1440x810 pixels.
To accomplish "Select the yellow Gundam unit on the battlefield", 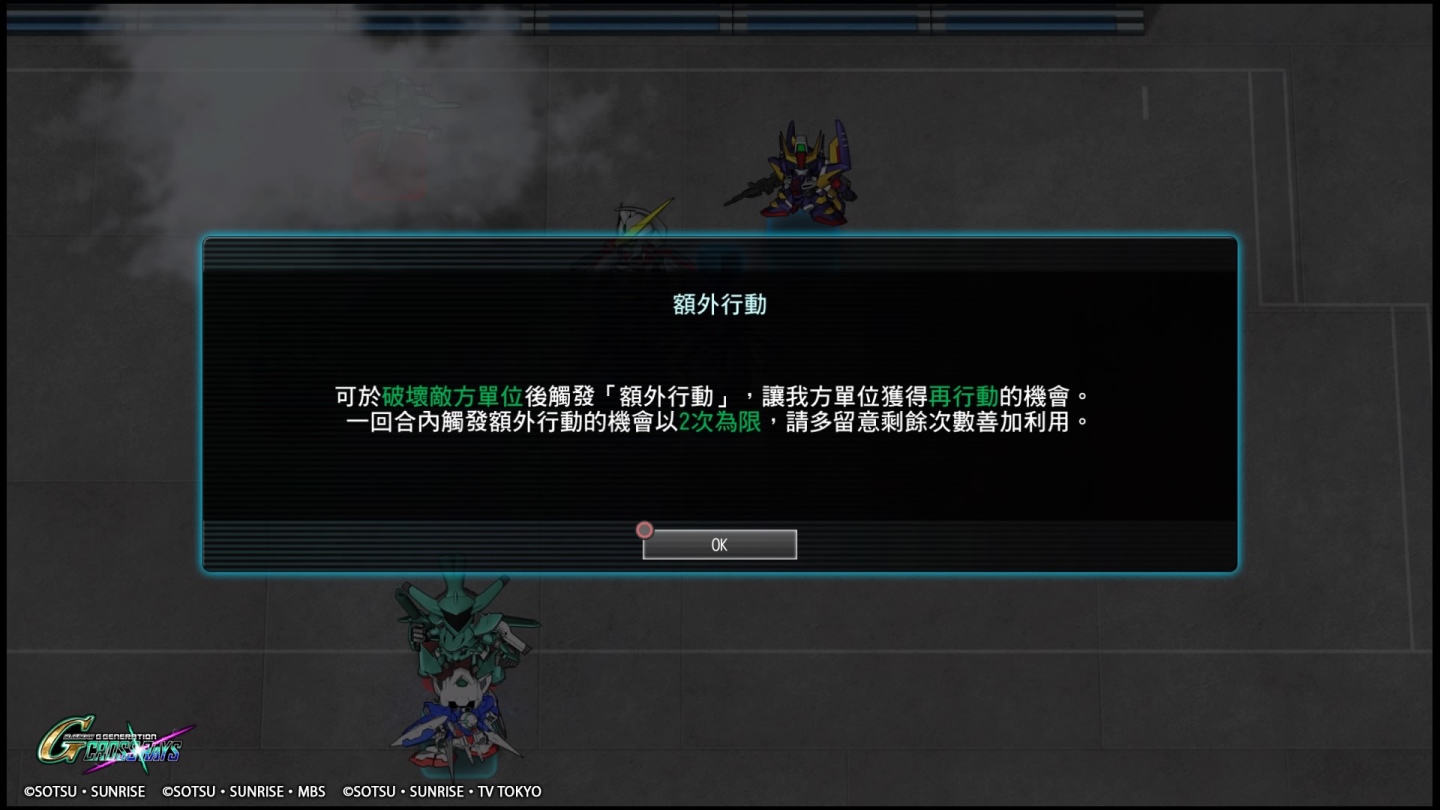I will pos(805,170).
